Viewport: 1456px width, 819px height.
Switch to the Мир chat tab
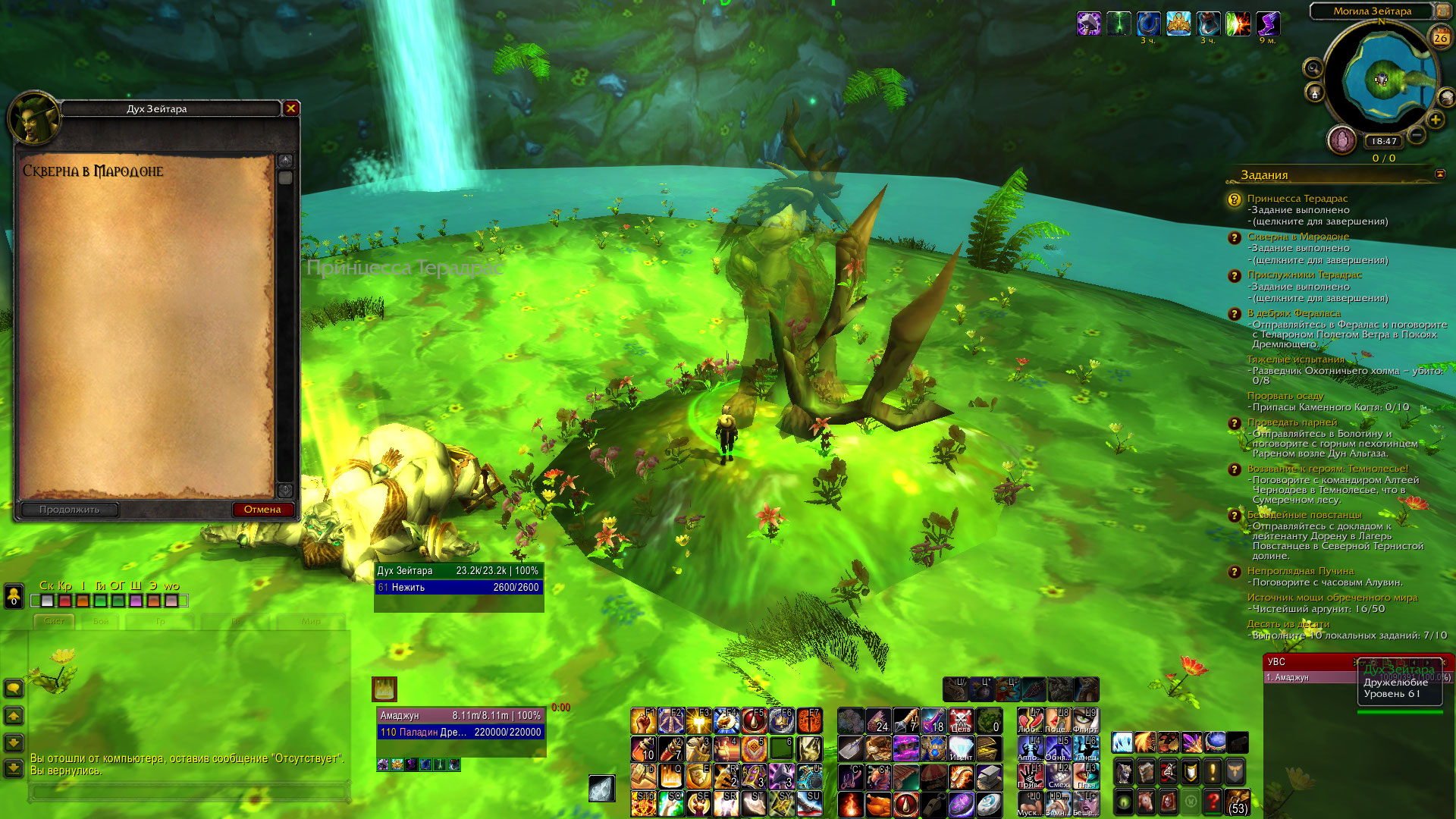(311, 621)
